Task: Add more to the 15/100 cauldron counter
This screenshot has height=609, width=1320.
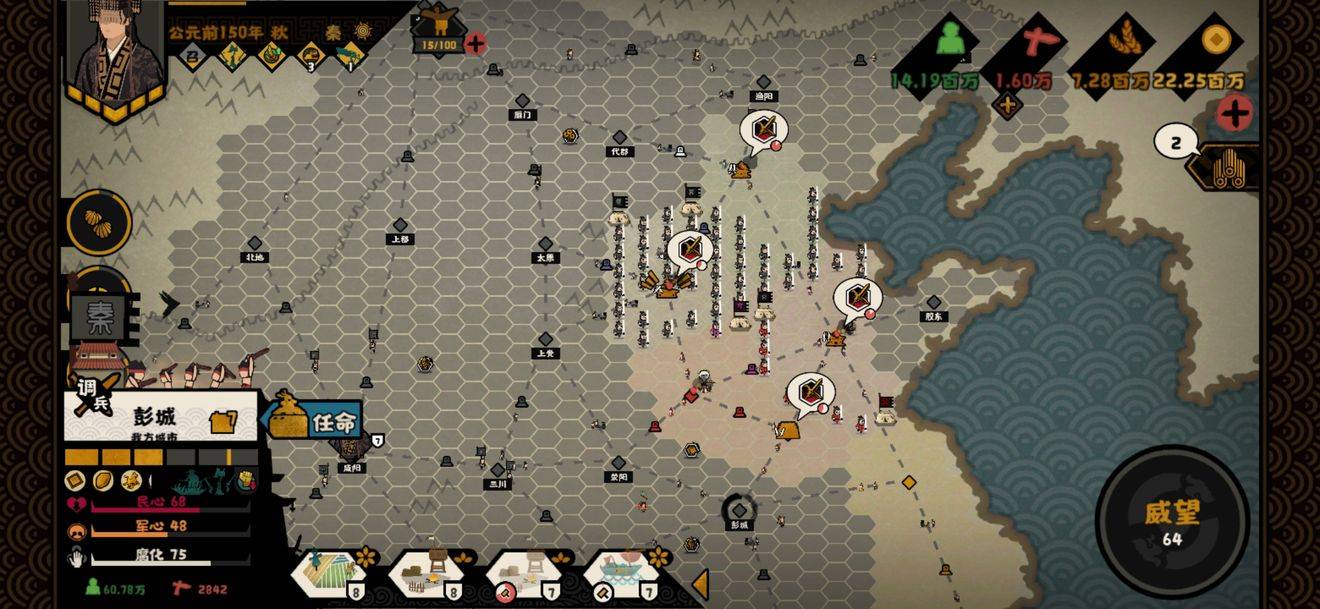Action: click(475, 43)
